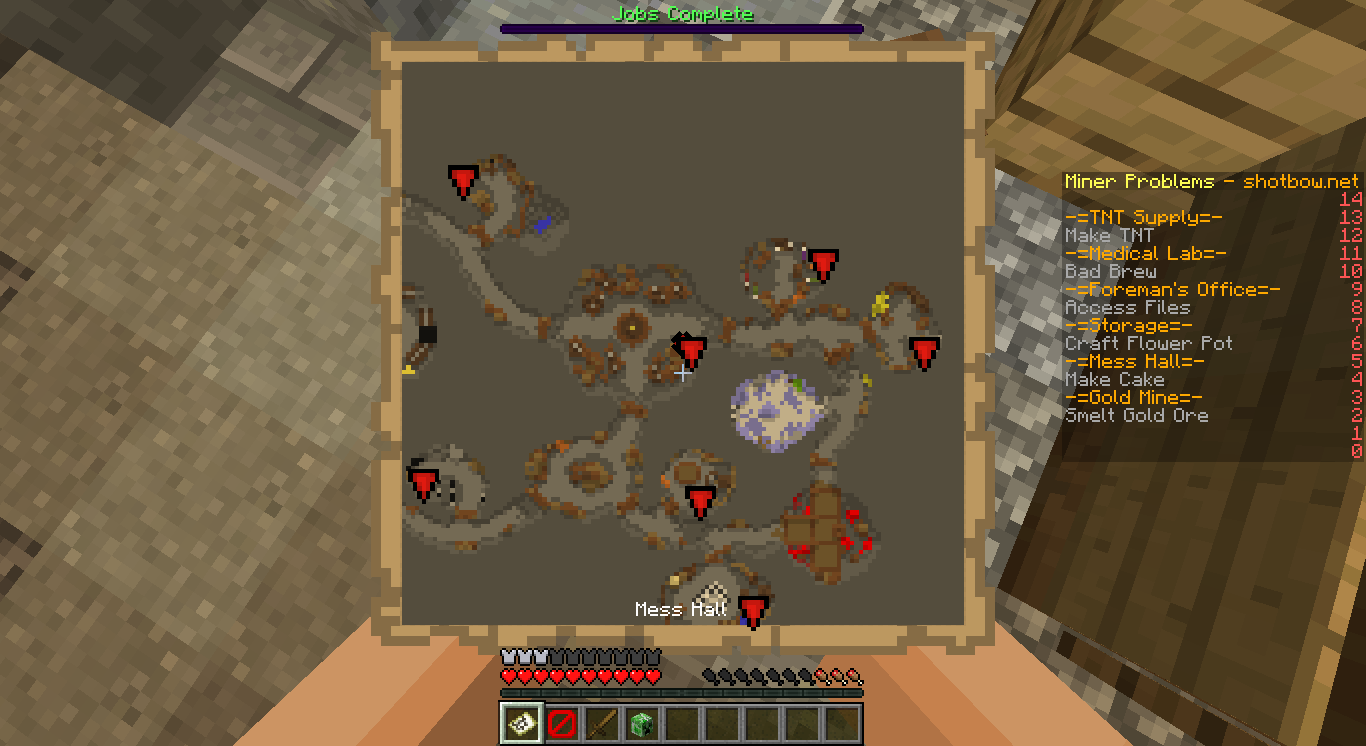Select the Bad Brew objective entry
1366x746 pixels.
click(x=1110, y=272)
